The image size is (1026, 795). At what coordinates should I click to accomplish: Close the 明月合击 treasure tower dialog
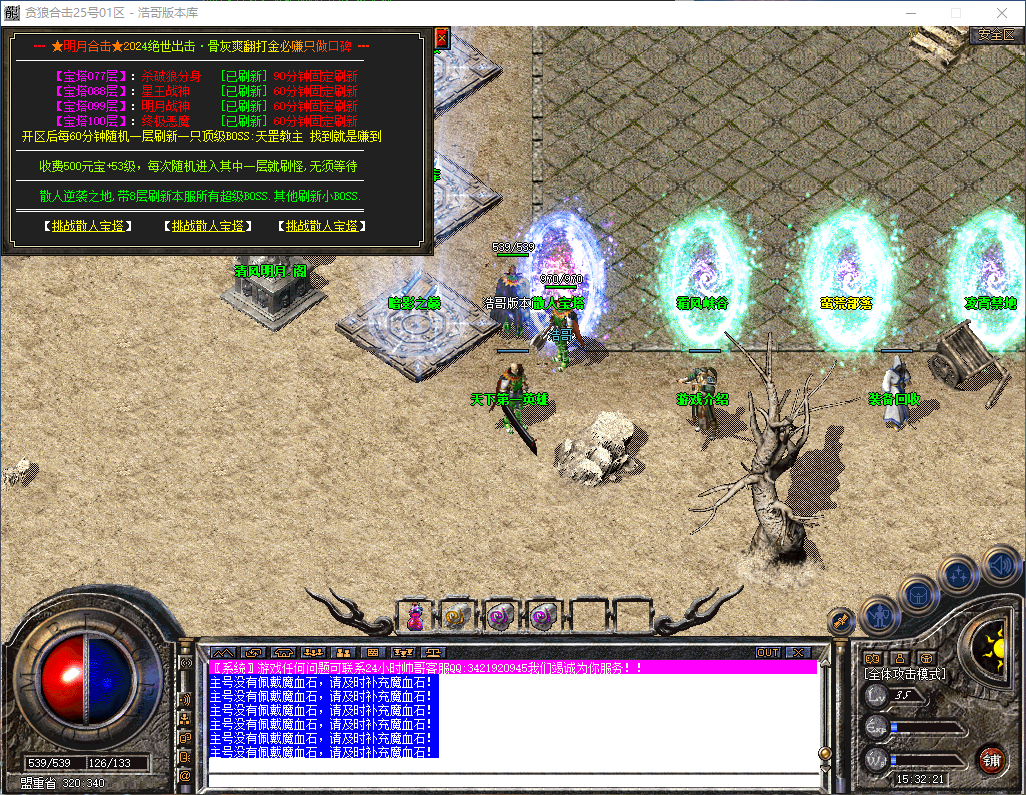441,38
